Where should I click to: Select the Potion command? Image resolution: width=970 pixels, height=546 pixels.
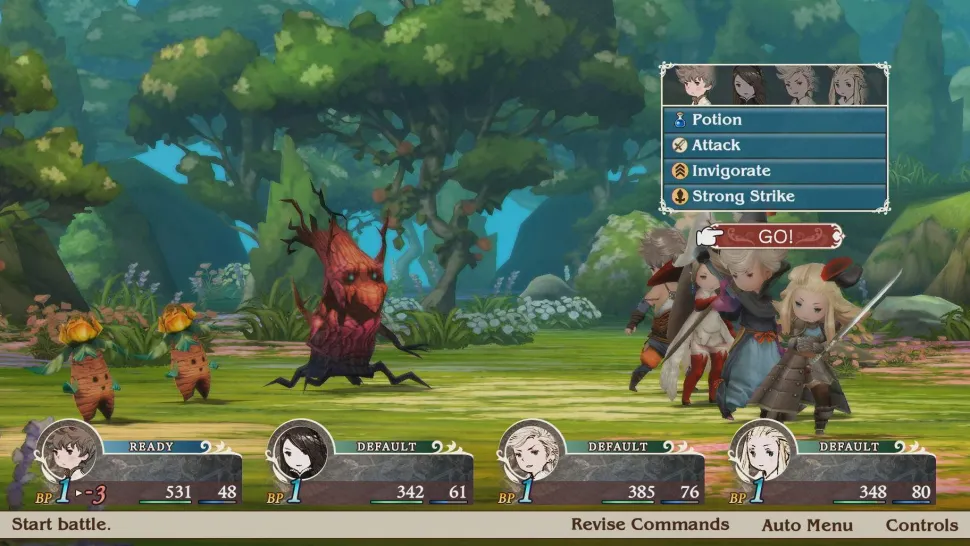[774, 119]
